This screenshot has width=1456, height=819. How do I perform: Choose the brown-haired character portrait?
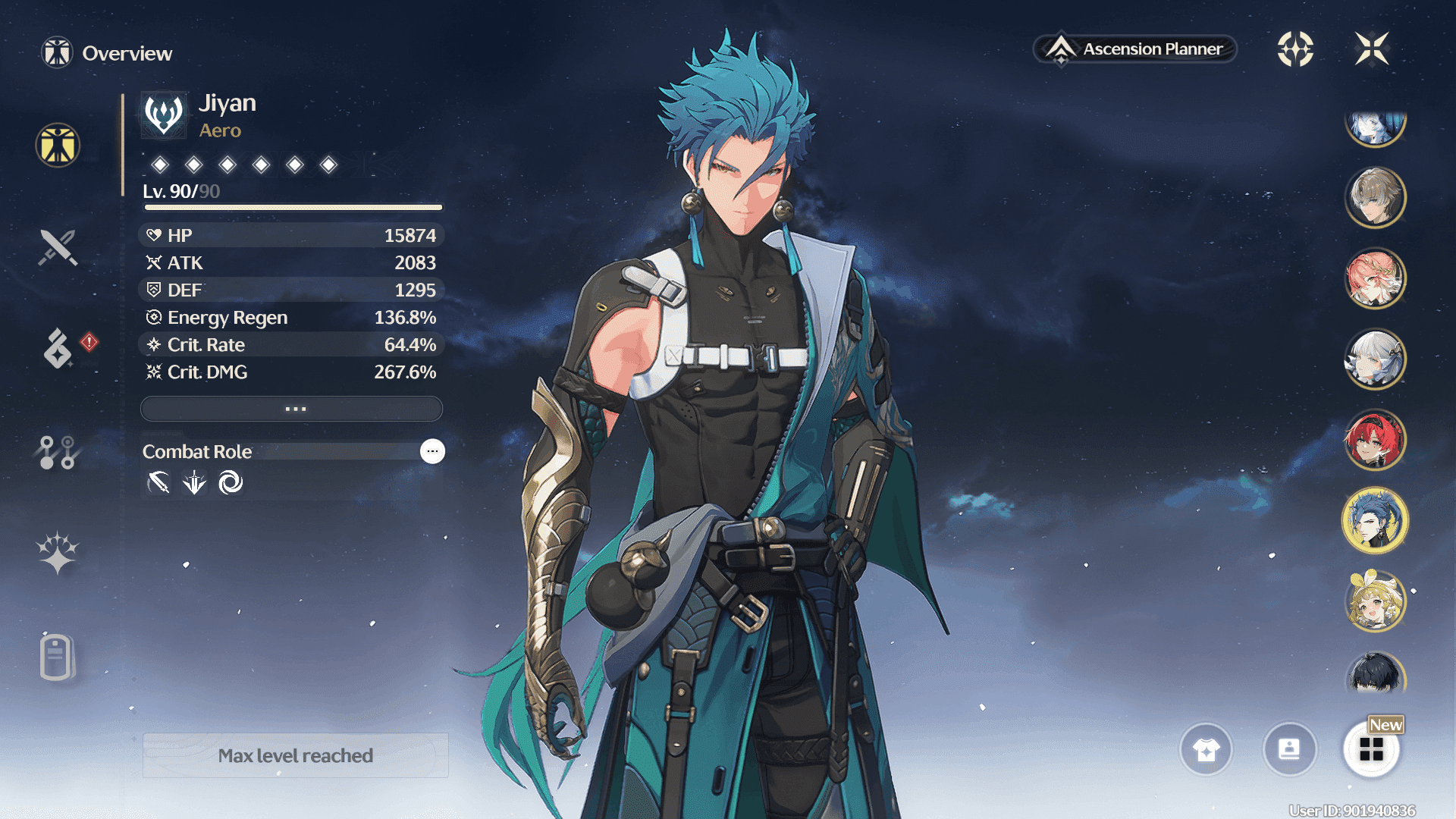pos(1375,197)
